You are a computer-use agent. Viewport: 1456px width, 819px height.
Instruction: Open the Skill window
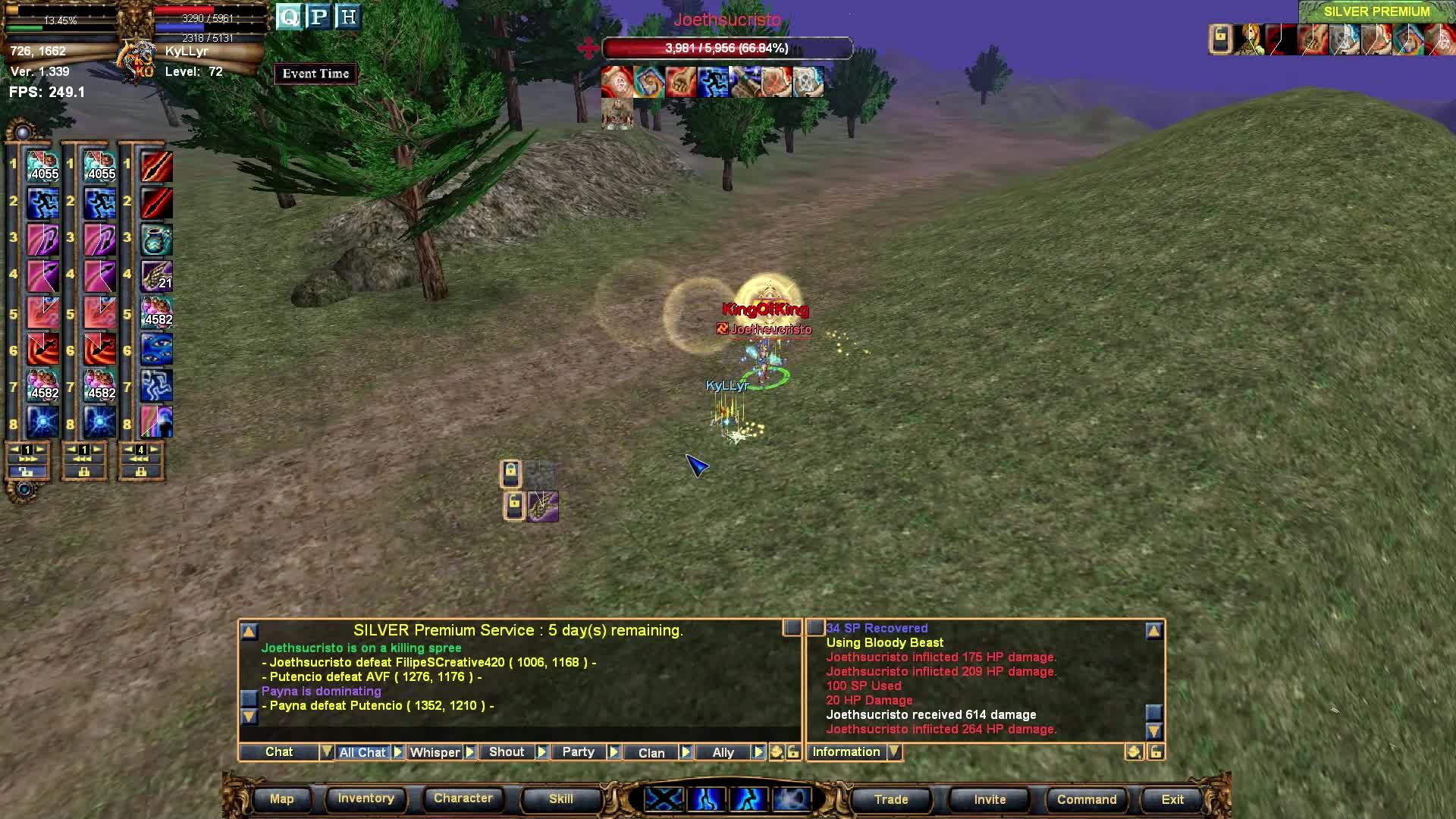click(560, 799)
